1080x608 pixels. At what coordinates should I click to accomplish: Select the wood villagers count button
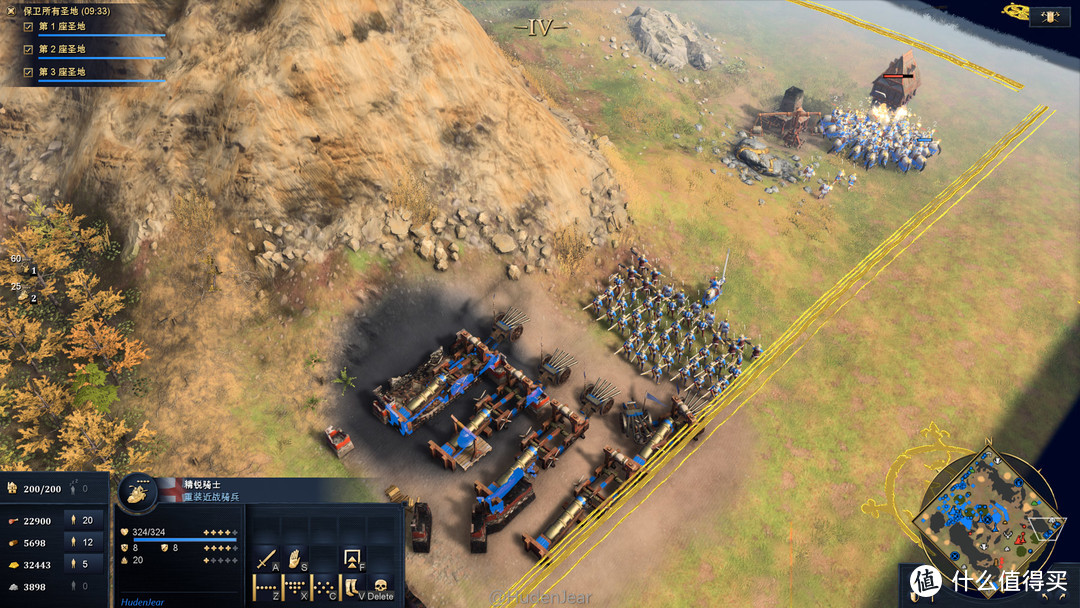point(82,542)
